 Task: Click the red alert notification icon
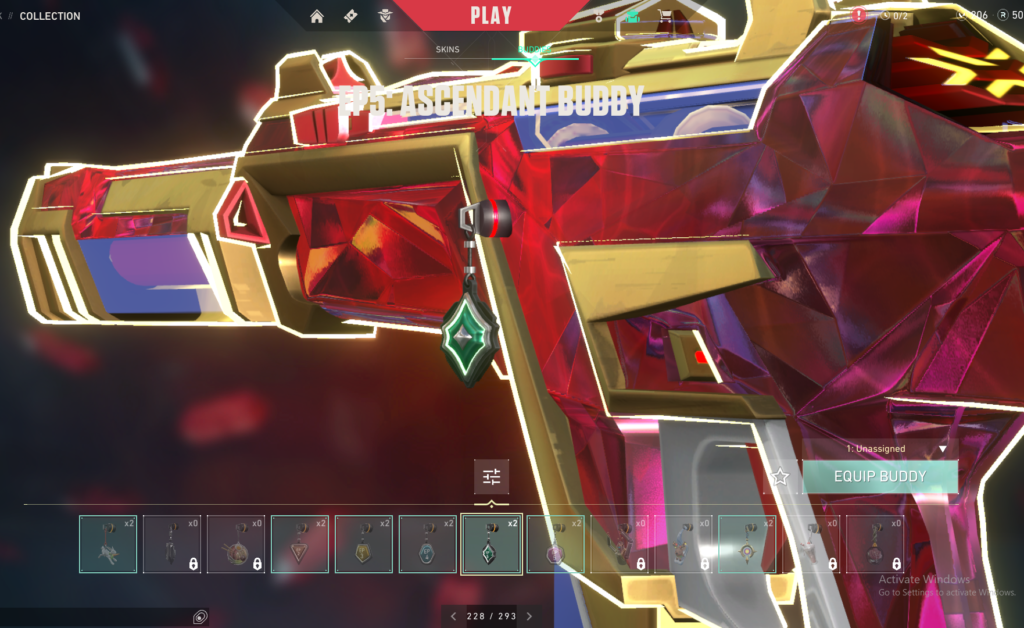(x=860, y=16)
